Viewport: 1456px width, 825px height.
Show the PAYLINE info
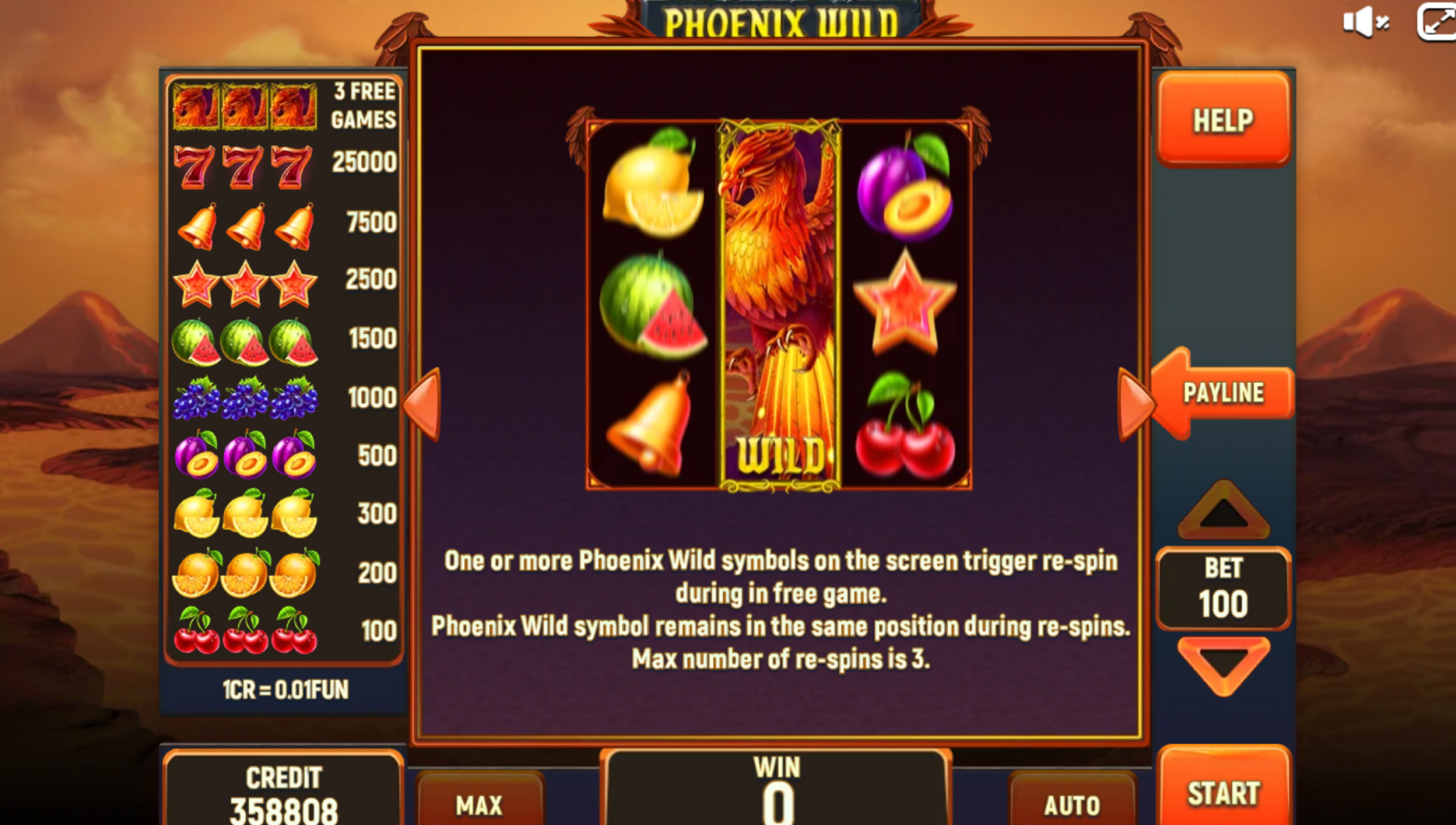[x=1223, y=393]
